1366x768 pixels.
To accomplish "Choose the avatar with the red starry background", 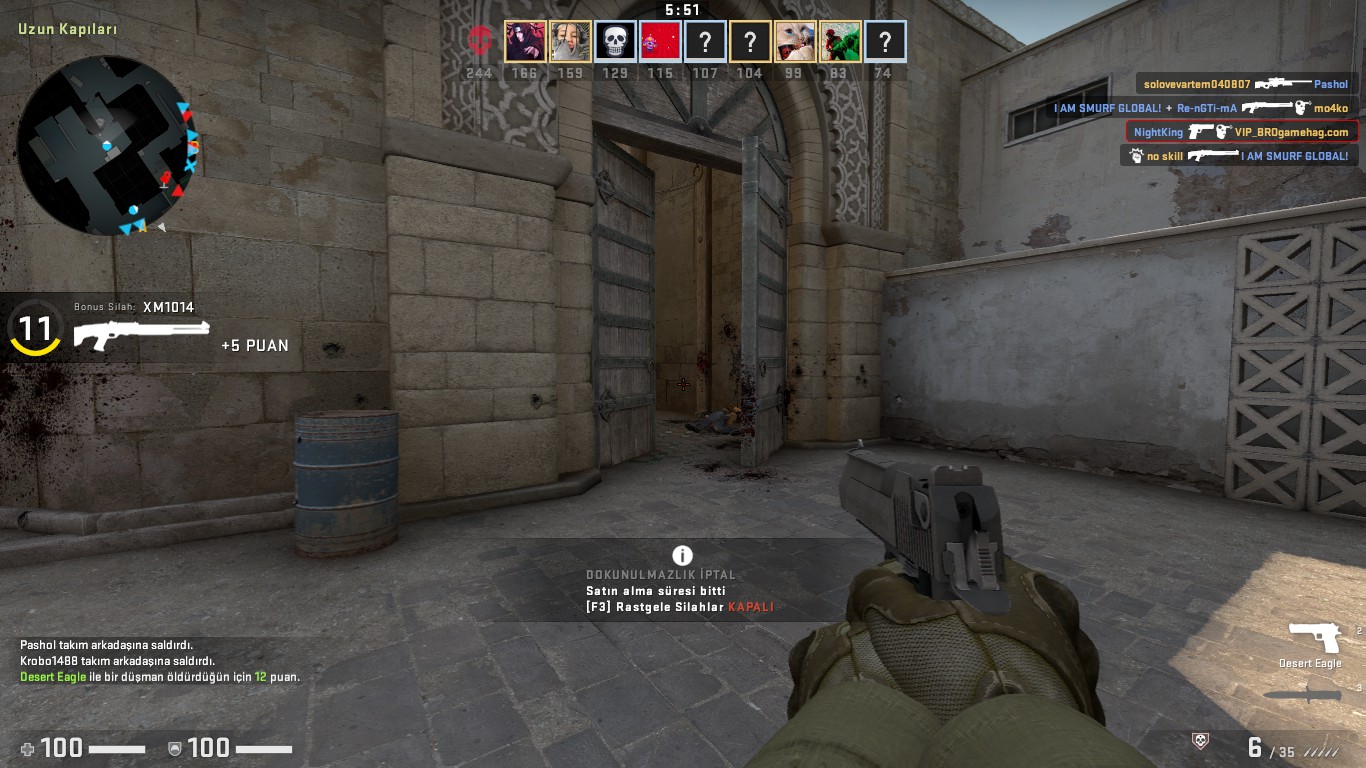I will [x=660, y=42].
